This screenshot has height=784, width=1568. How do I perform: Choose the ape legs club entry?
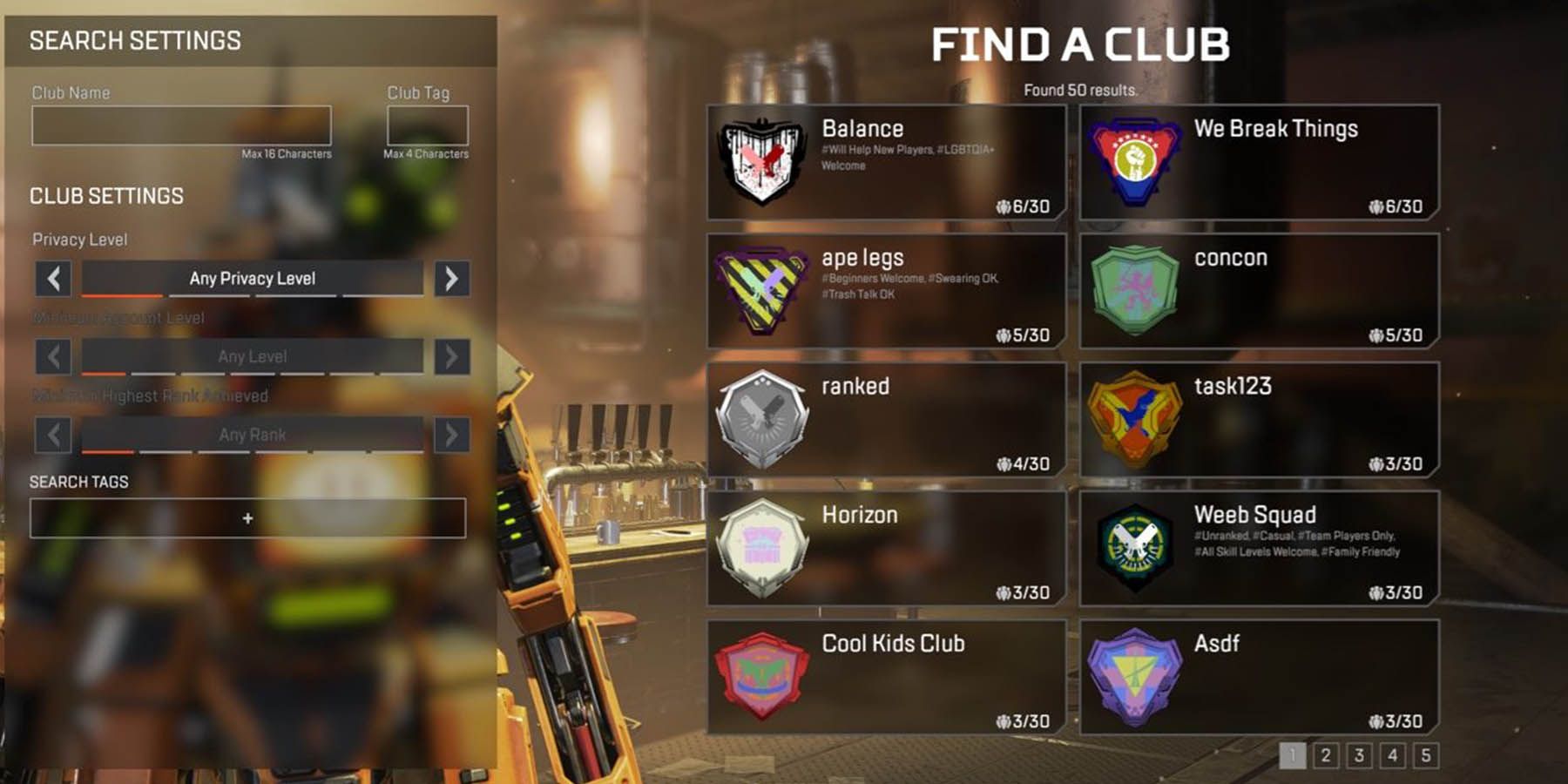(x=887, y=291)
